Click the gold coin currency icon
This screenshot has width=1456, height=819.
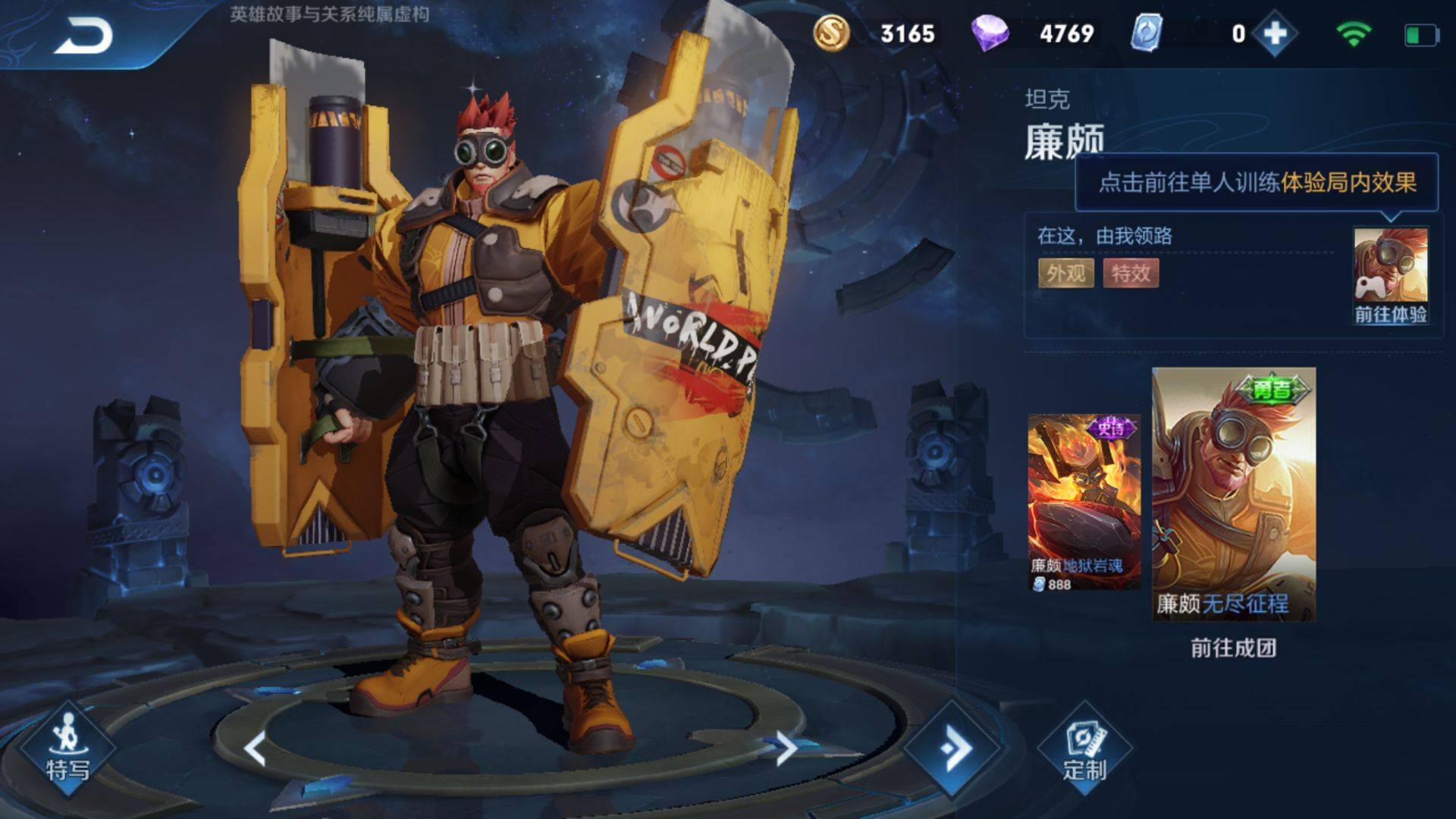(x=831, y=33)
